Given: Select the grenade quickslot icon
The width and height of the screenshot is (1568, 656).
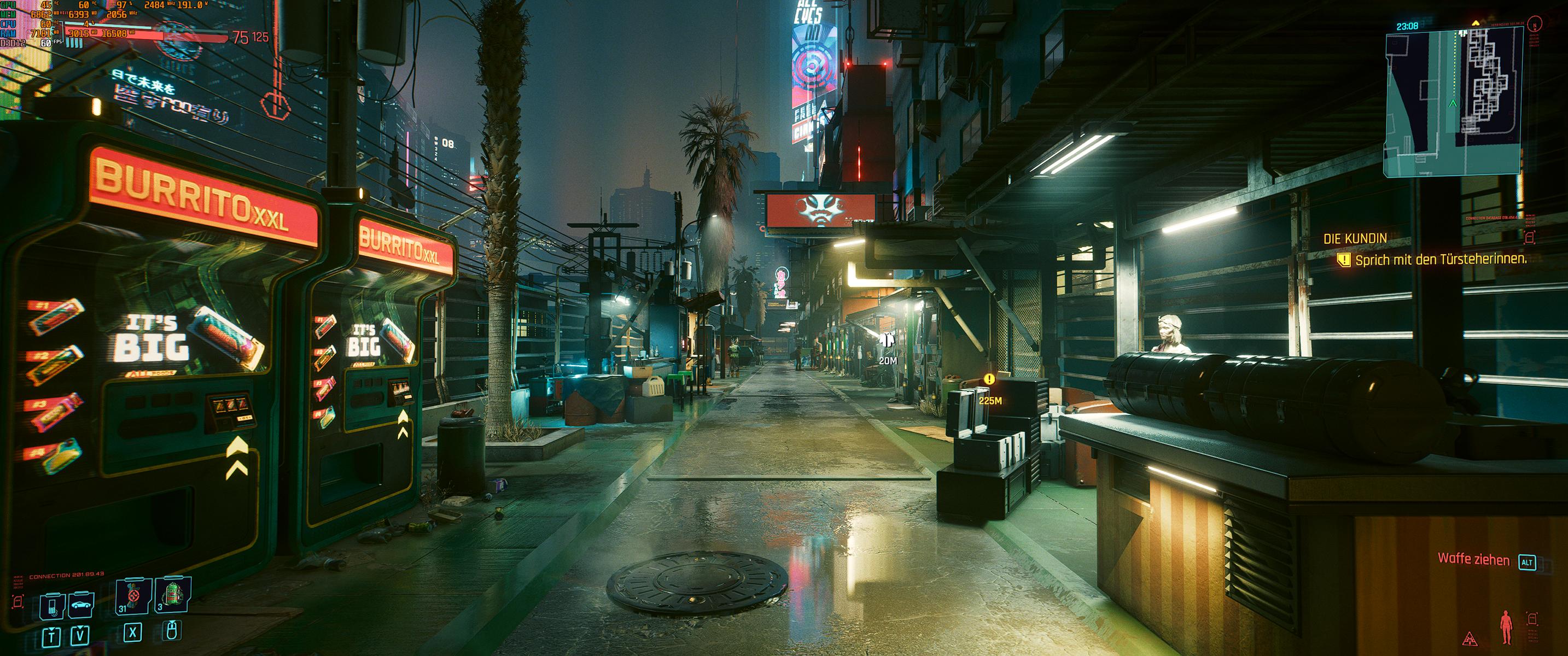Looking at the screenshot, I should click(133, 596).
